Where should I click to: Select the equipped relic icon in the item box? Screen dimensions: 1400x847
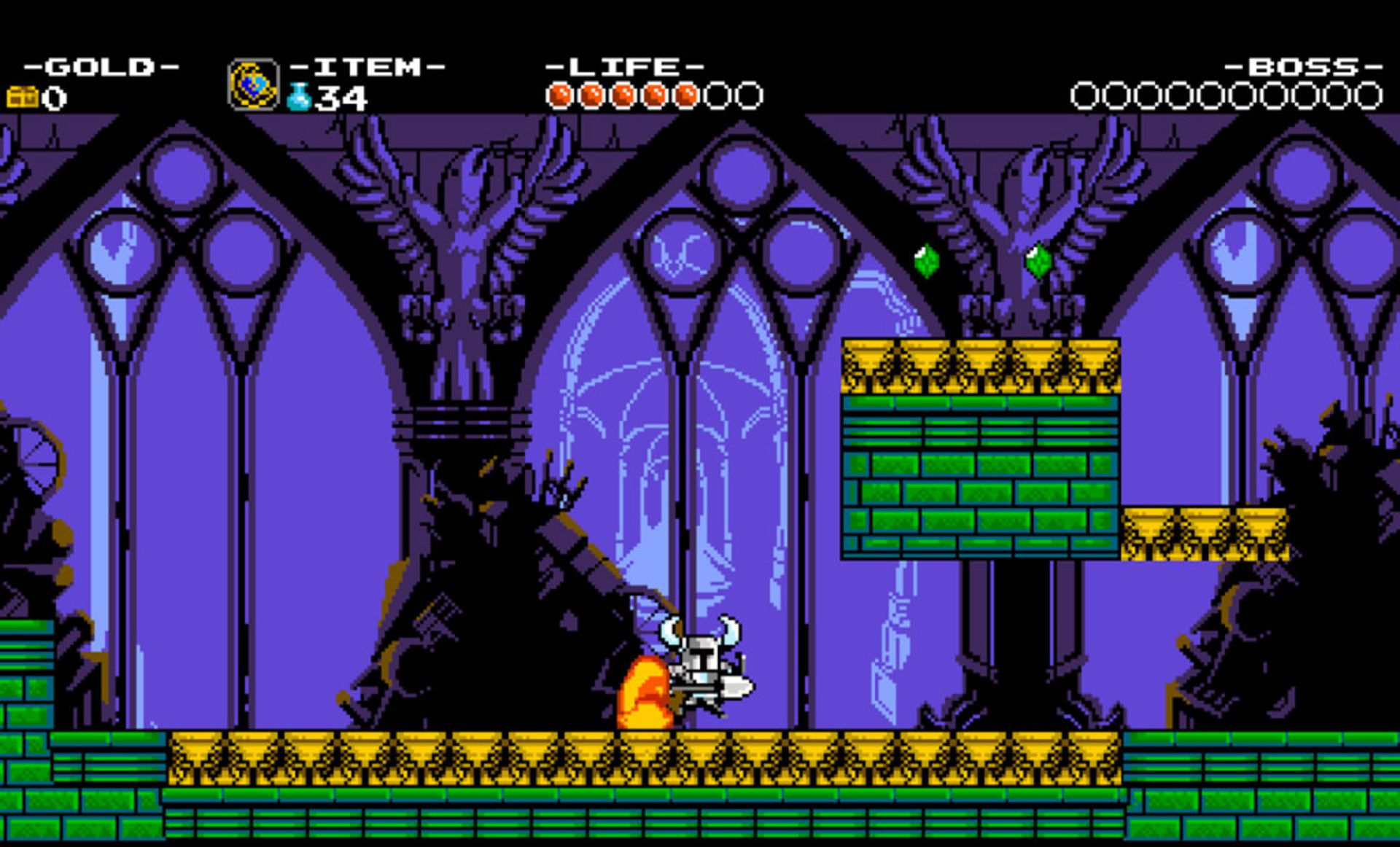(253, 85)
